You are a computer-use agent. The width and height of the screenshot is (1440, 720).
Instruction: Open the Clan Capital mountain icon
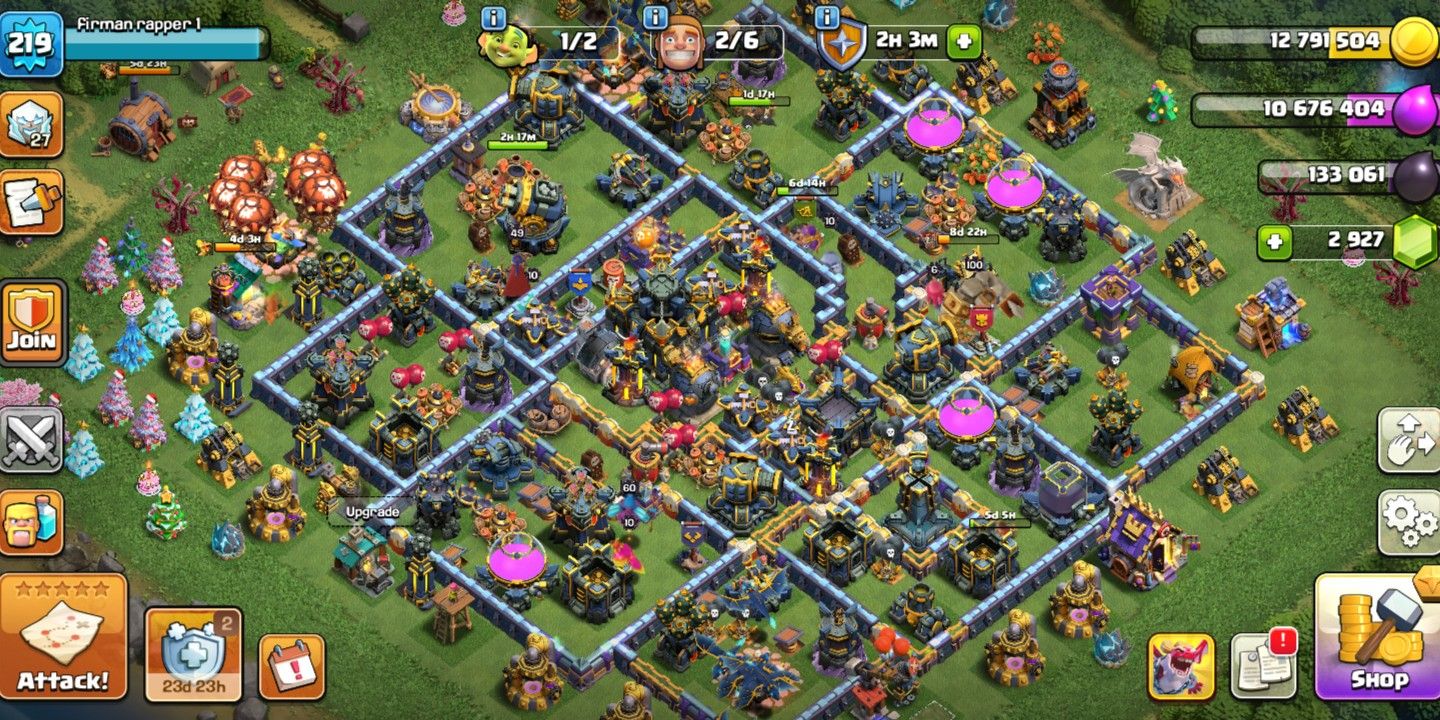[32, 125]
